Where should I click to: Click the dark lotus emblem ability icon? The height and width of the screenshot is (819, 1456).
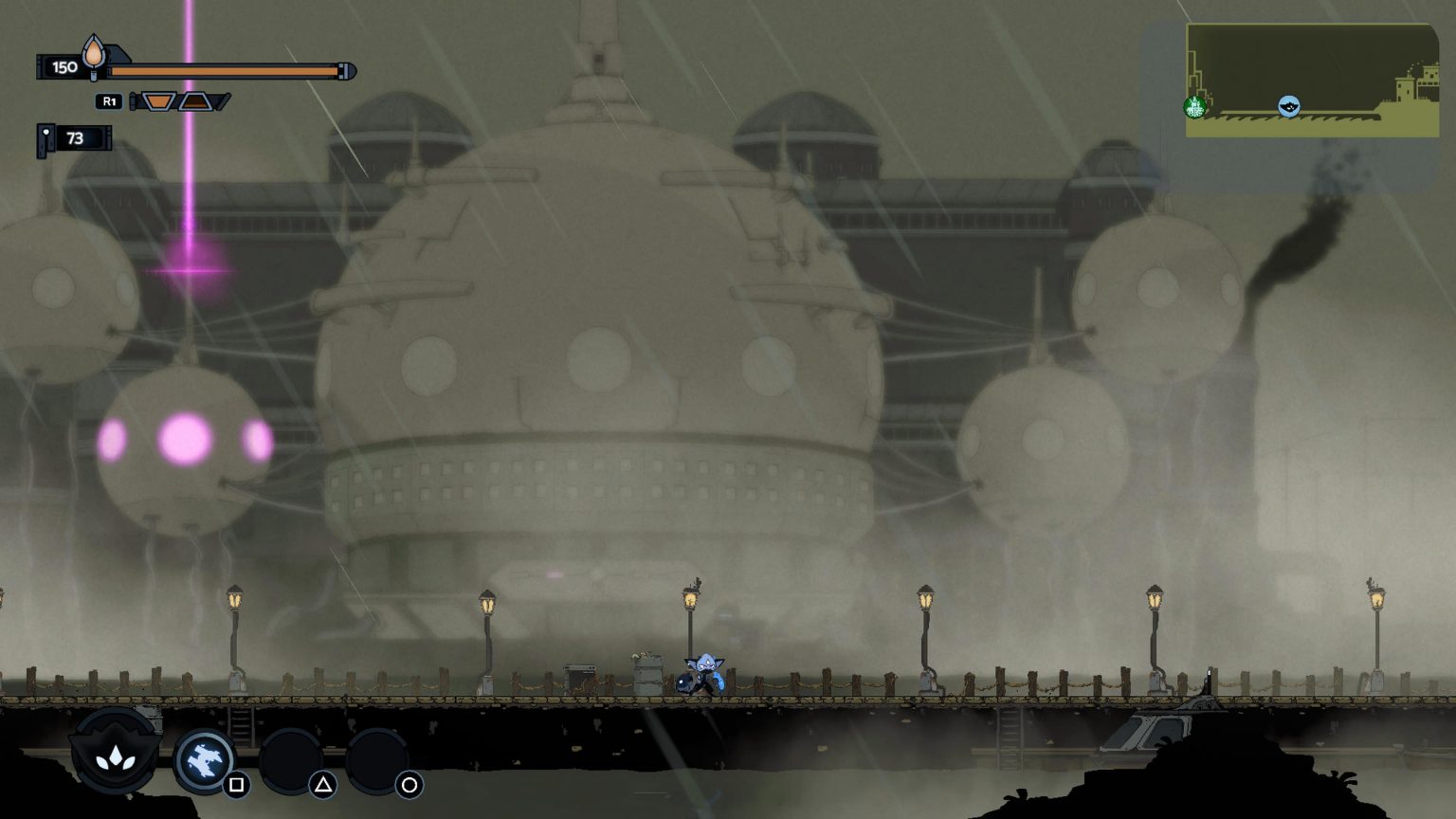(113, 758)
